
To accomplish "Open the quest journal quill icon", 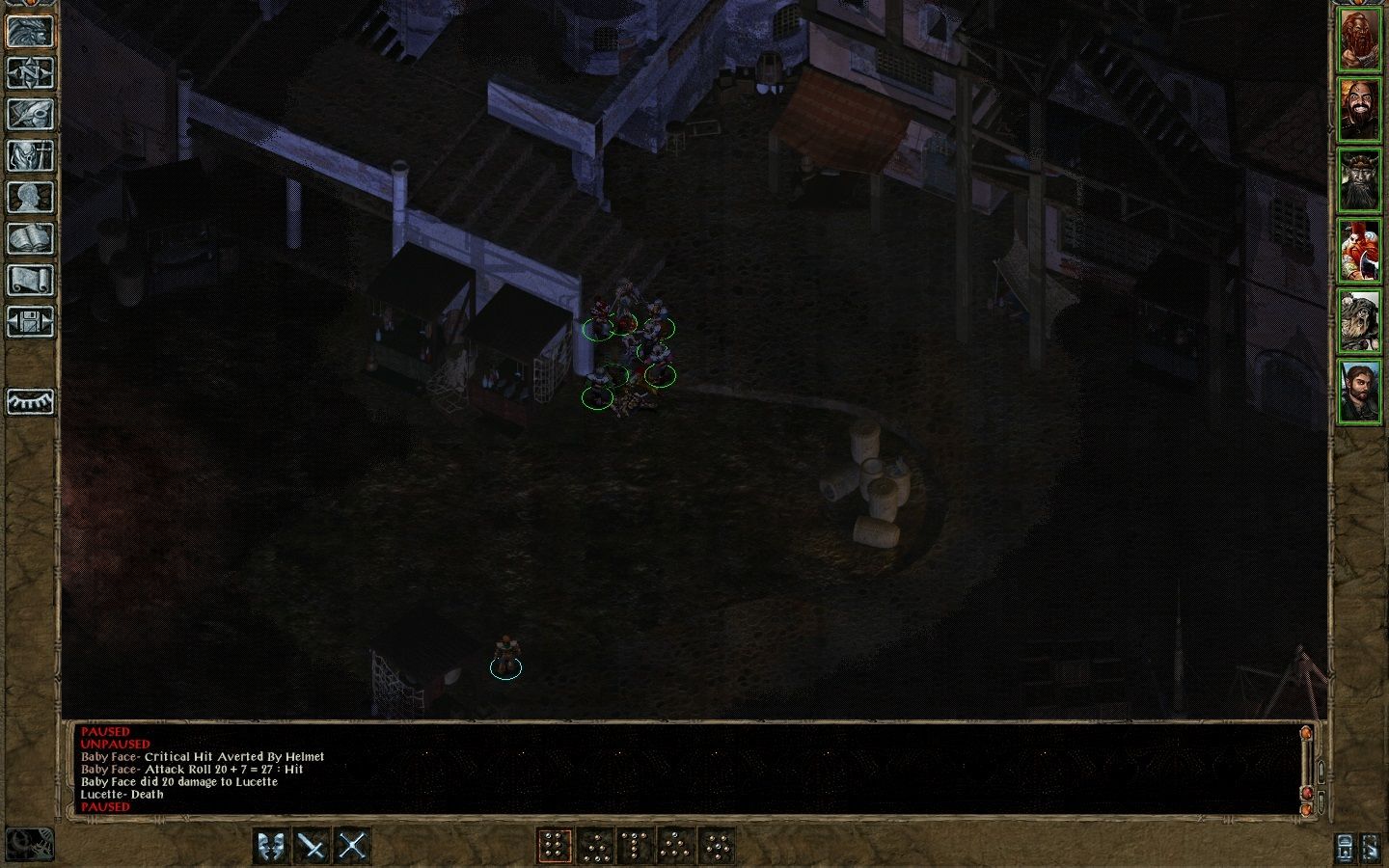I will click(x=30, y=116).
